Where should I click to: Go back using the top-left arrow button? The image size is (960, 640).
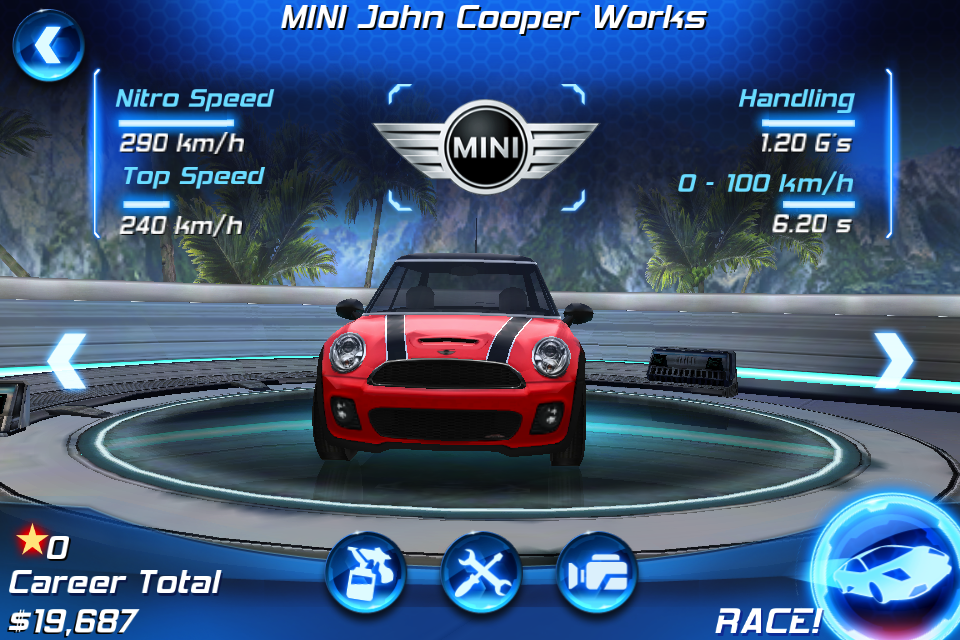point(47,45)
